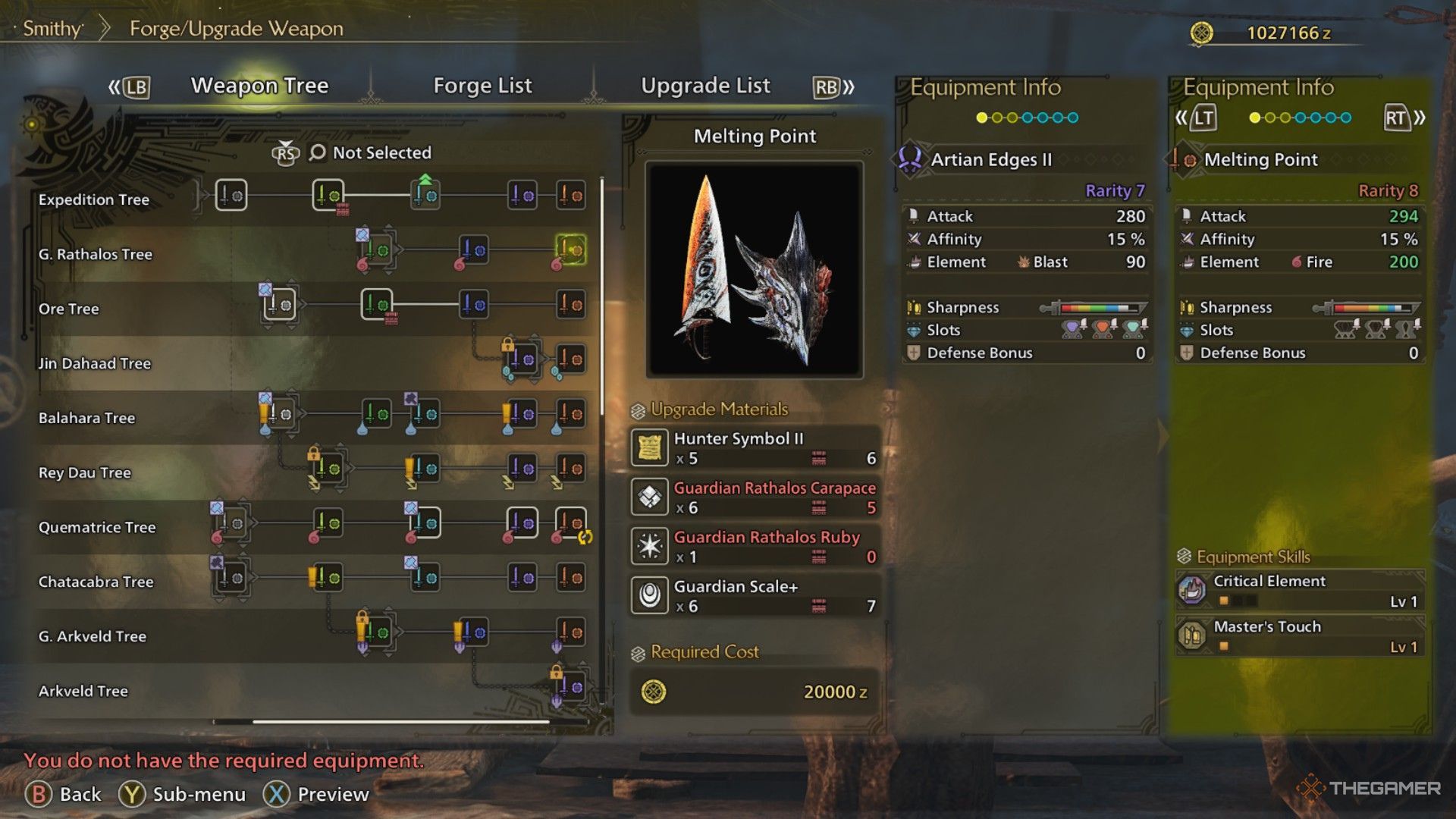The height and width of the screenshot is (819, 1456).
Task: Pick the Chatacabra Tree row
Action: tap(96, 582)
